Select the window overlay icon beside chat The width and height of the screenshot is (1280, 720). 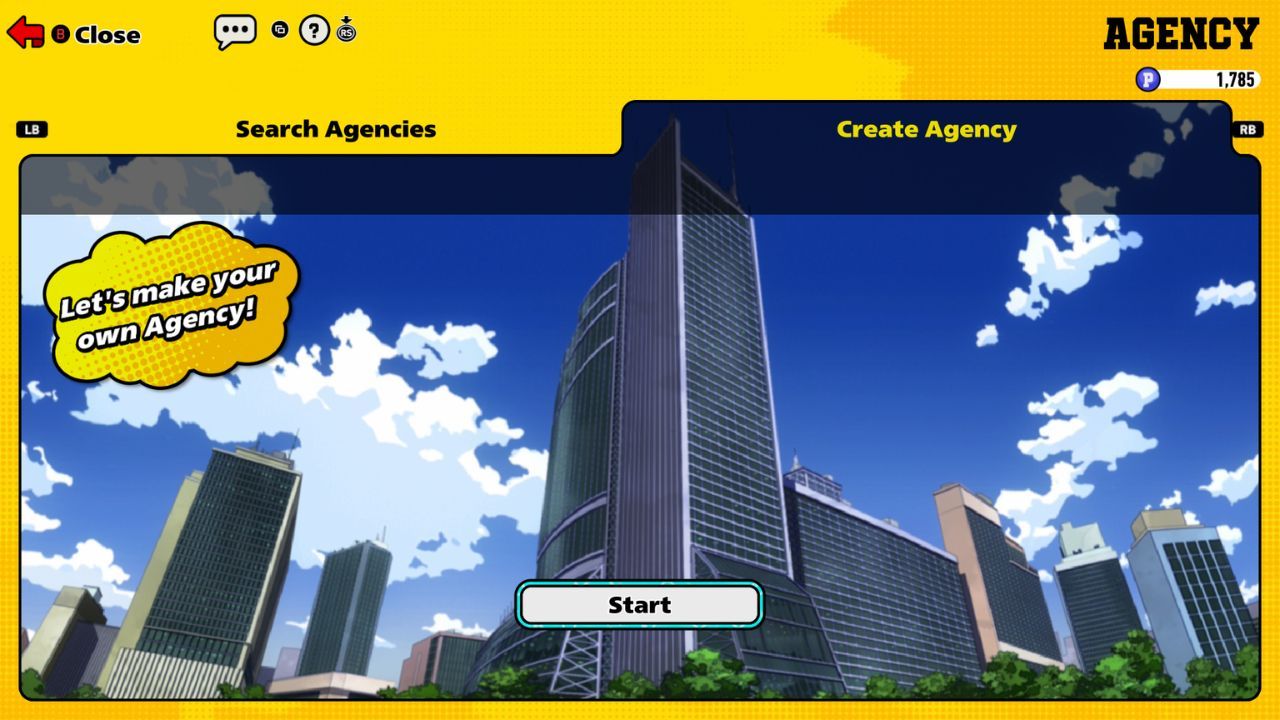pos(281,30)
